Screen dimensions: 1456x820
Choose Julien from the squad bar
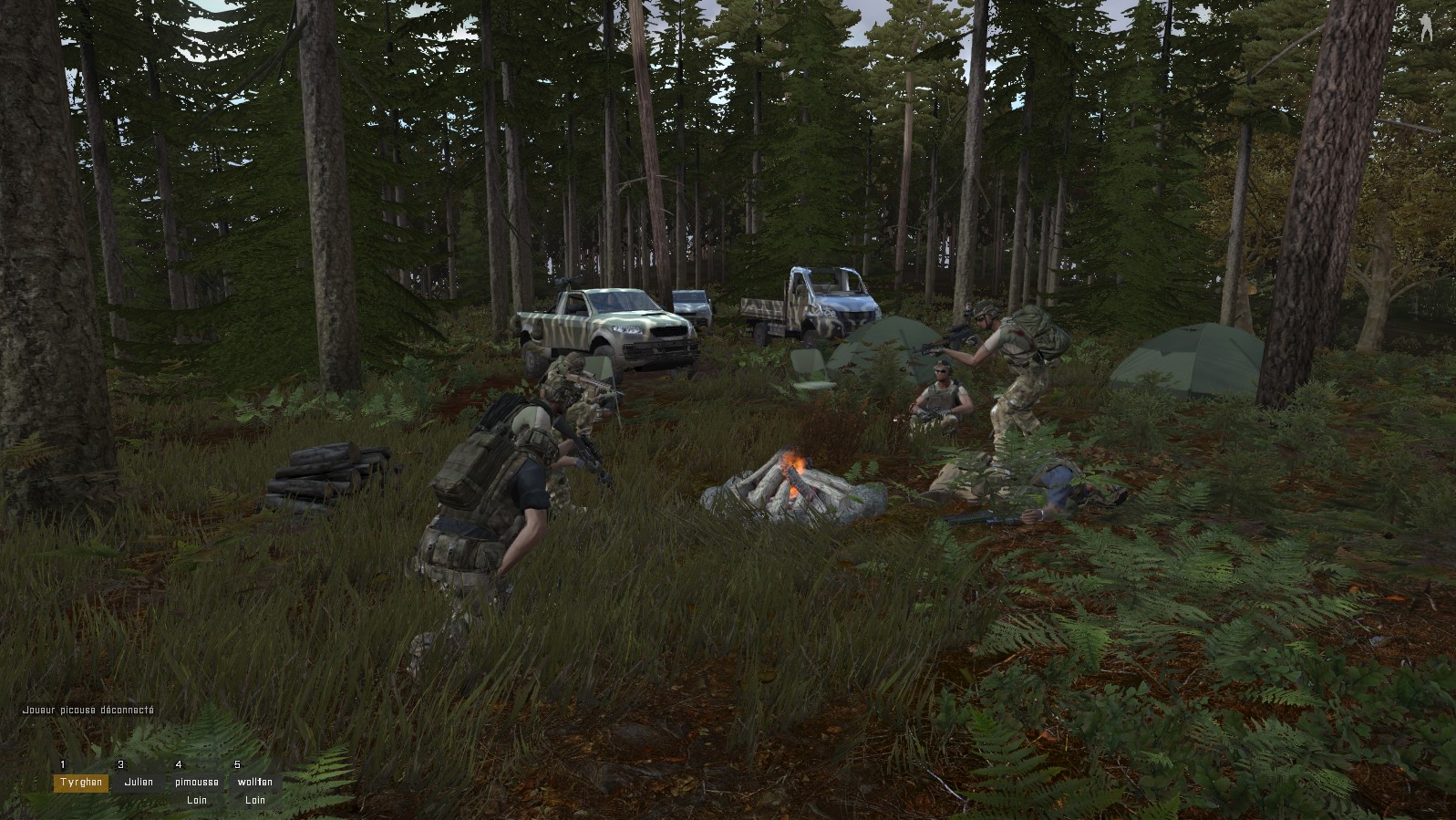[x=139, y=783]
